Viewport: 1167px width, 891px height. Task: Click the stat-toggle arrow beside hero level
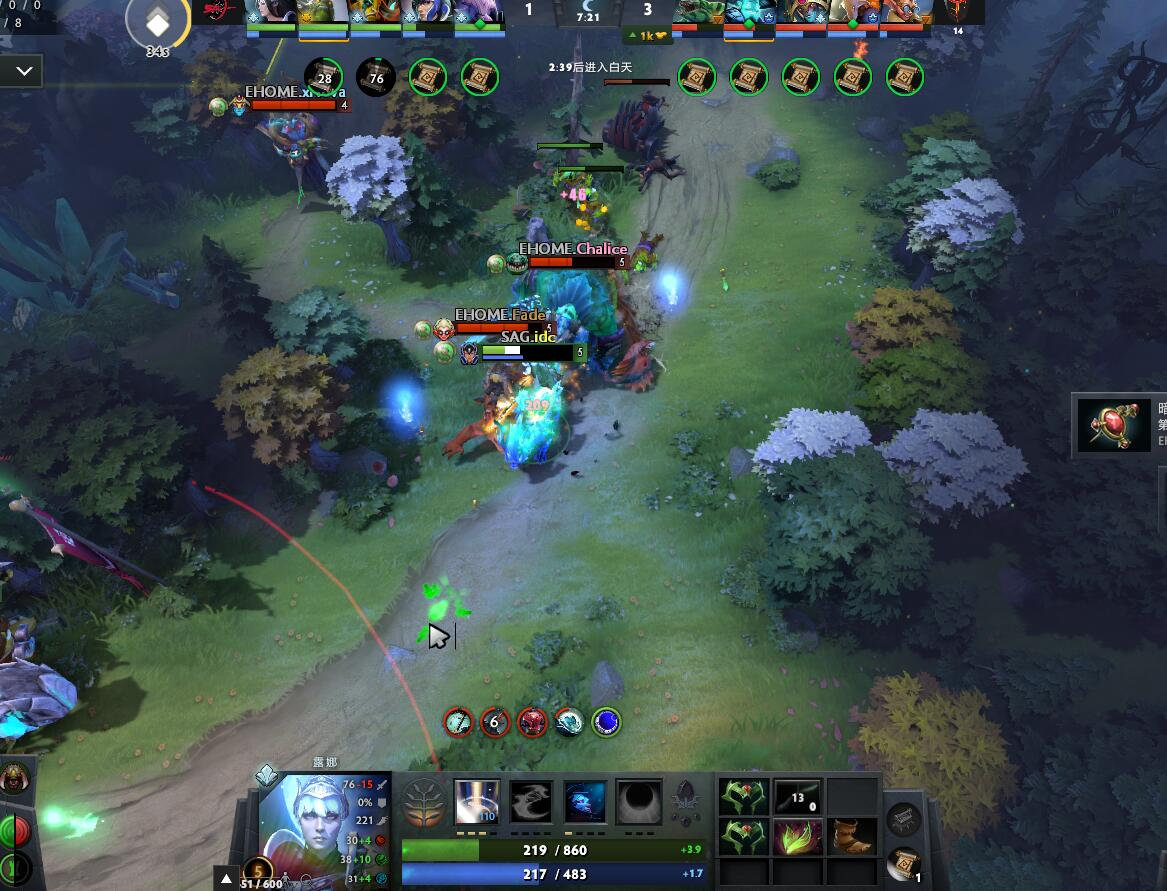coord(226,881)
